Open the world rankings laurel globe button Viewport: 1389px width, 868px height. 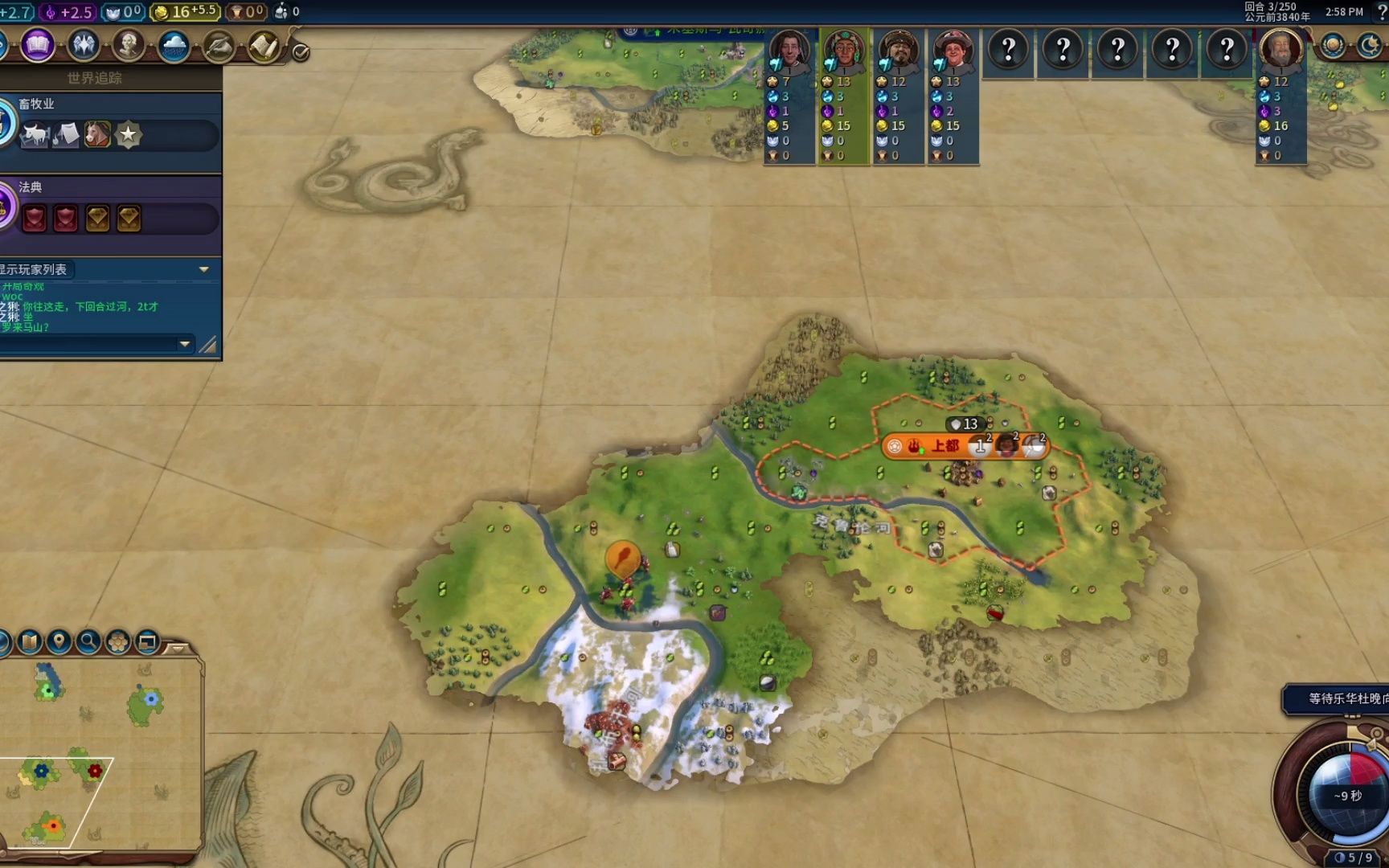click(1332, 46)
